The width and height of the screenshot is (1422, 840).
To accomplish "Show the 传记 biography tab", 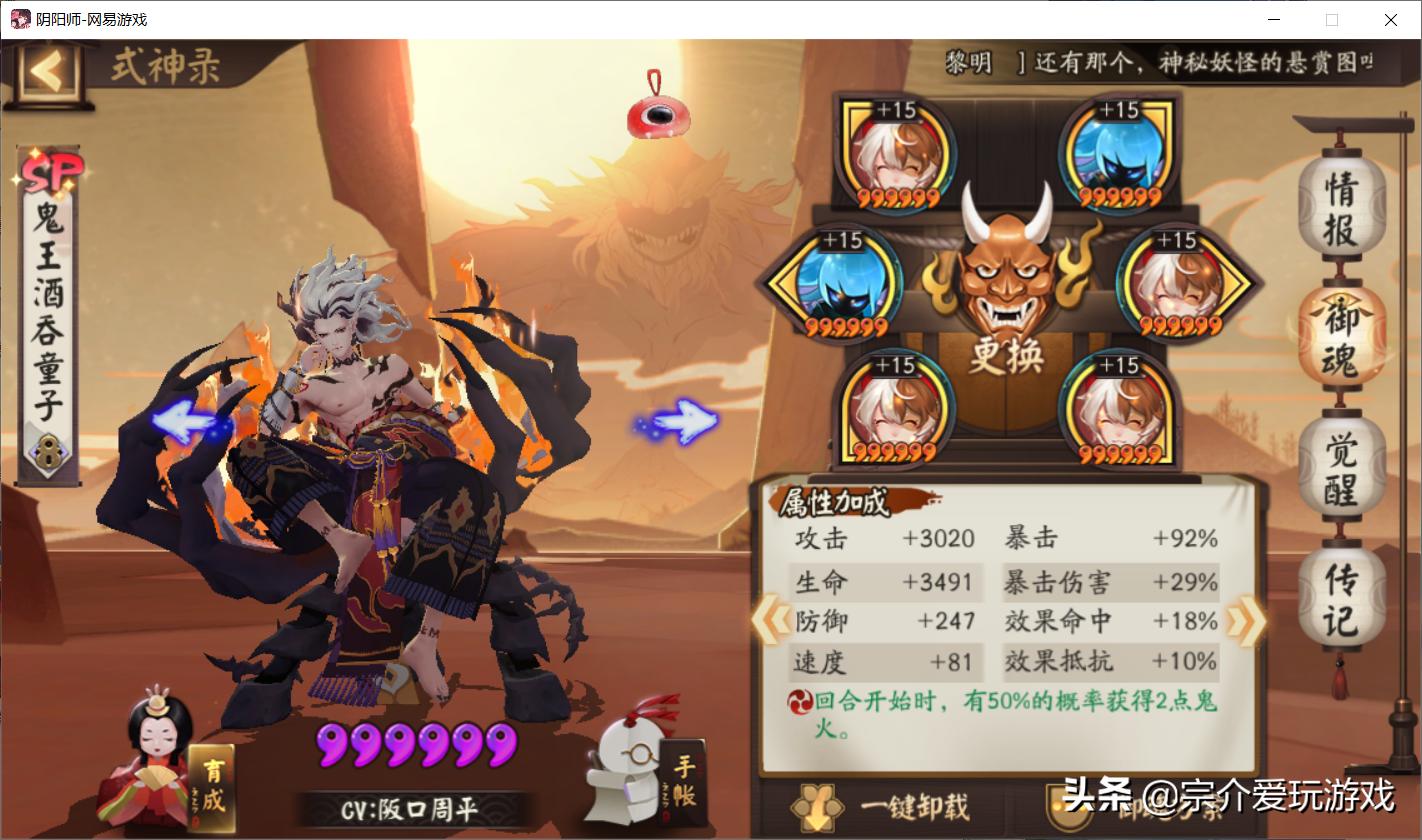I will point(1341,600).
